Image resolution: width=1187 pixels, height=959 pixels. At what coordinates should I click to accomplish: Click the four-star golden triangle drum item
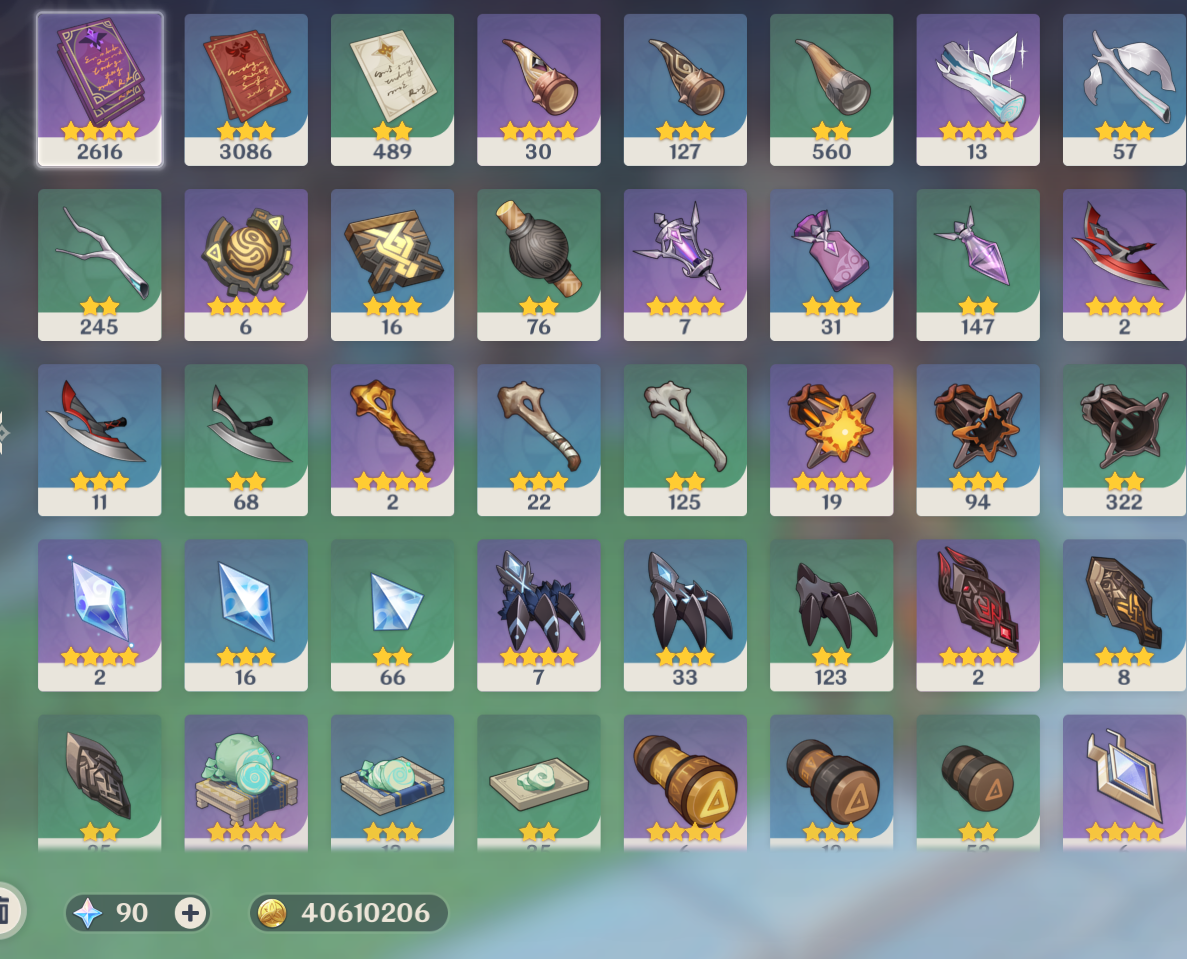click(685, 780)
